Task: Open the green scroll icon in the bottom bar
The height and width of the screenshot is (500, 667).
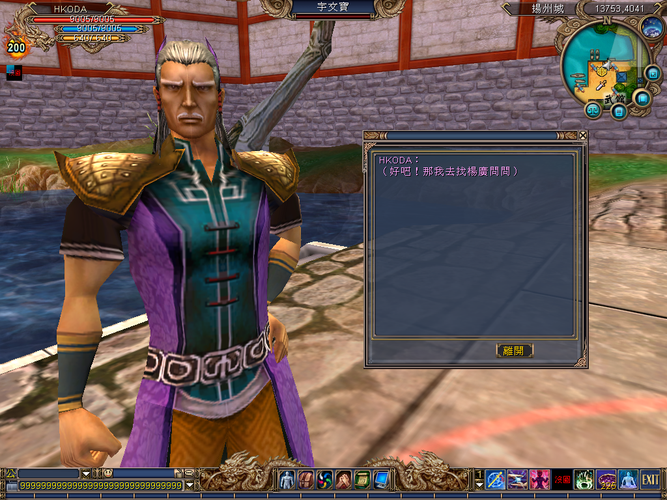Action: (363, 480)
